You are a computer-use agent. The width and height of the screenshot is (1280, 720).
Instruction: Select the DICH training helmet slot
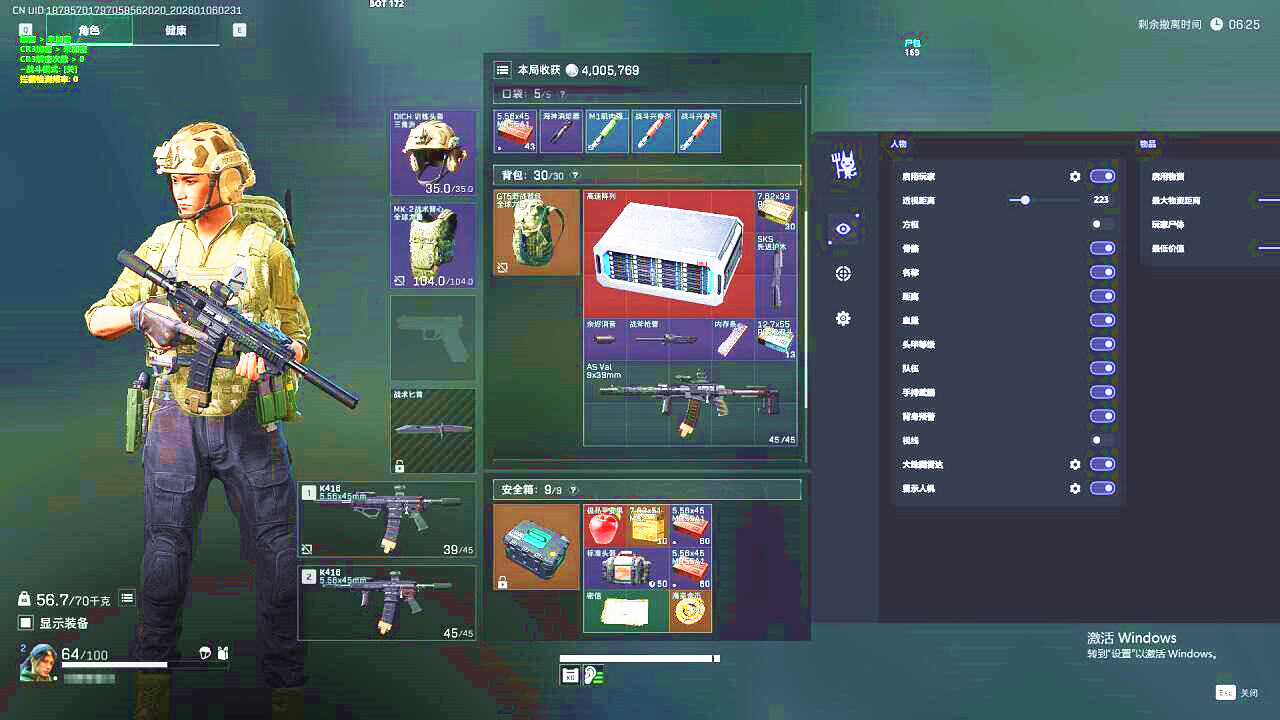[433, 153]
